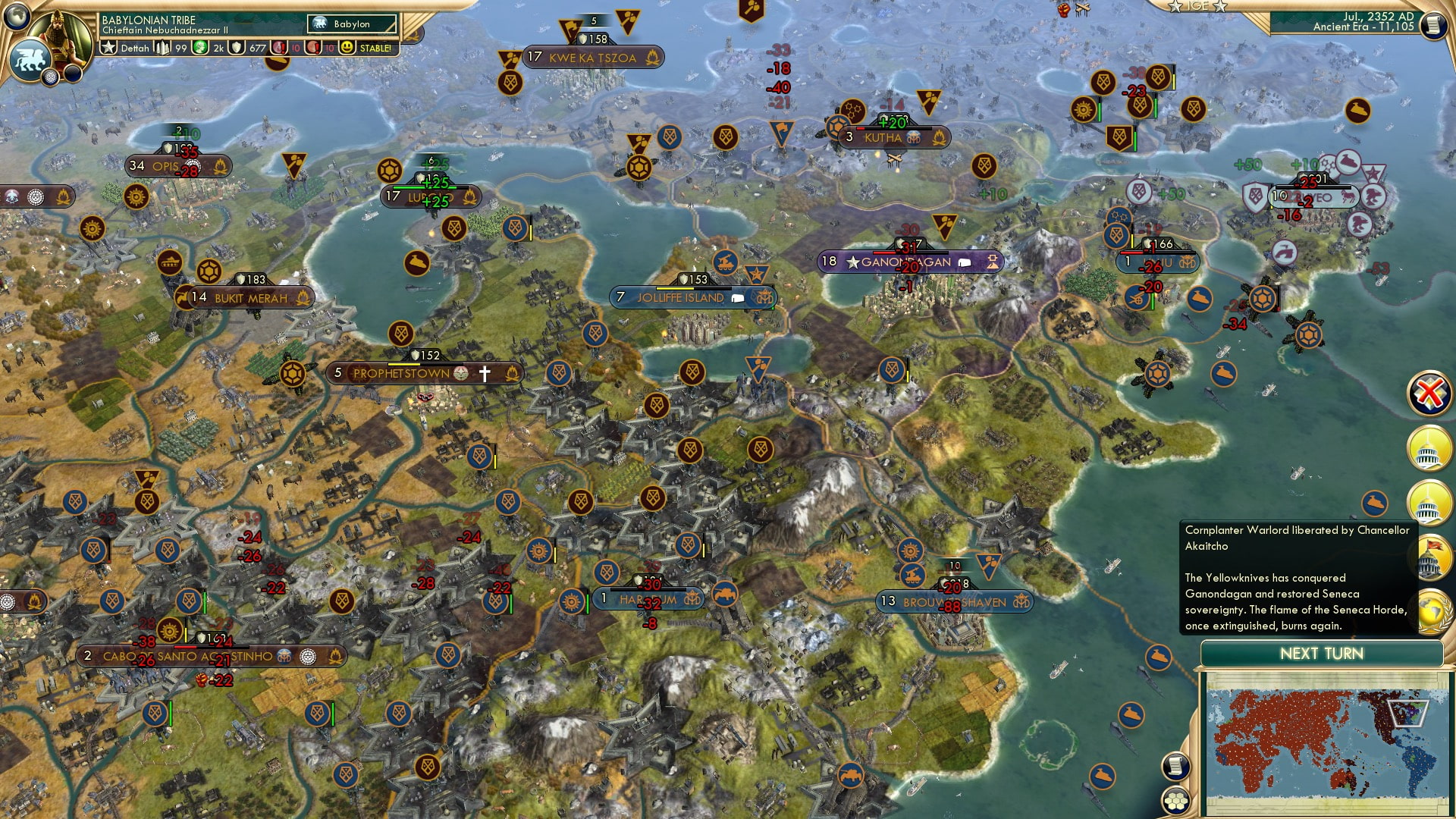Screen dimensions: 1456x819
Task: Click the green head icon in status bar
Action: tap(199, 48)
